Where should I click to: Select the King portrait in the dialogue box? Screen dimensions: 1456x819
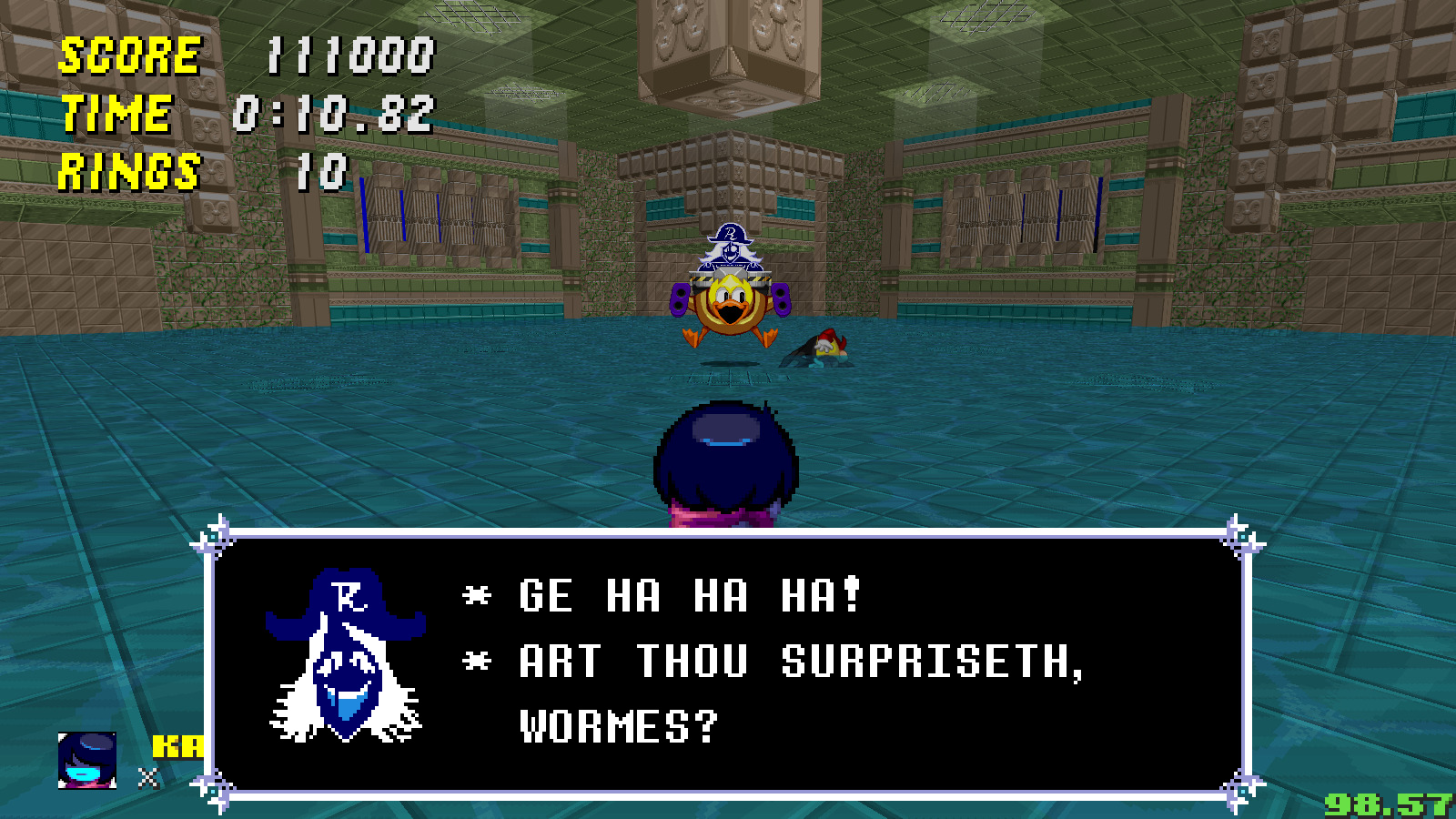pos(346,655)
